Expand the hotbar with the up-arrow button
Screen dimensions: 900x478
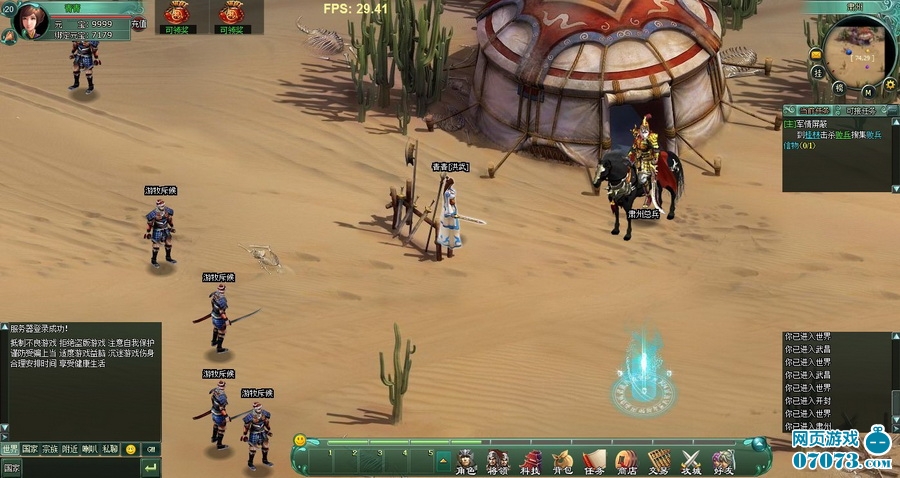point(443,458)
